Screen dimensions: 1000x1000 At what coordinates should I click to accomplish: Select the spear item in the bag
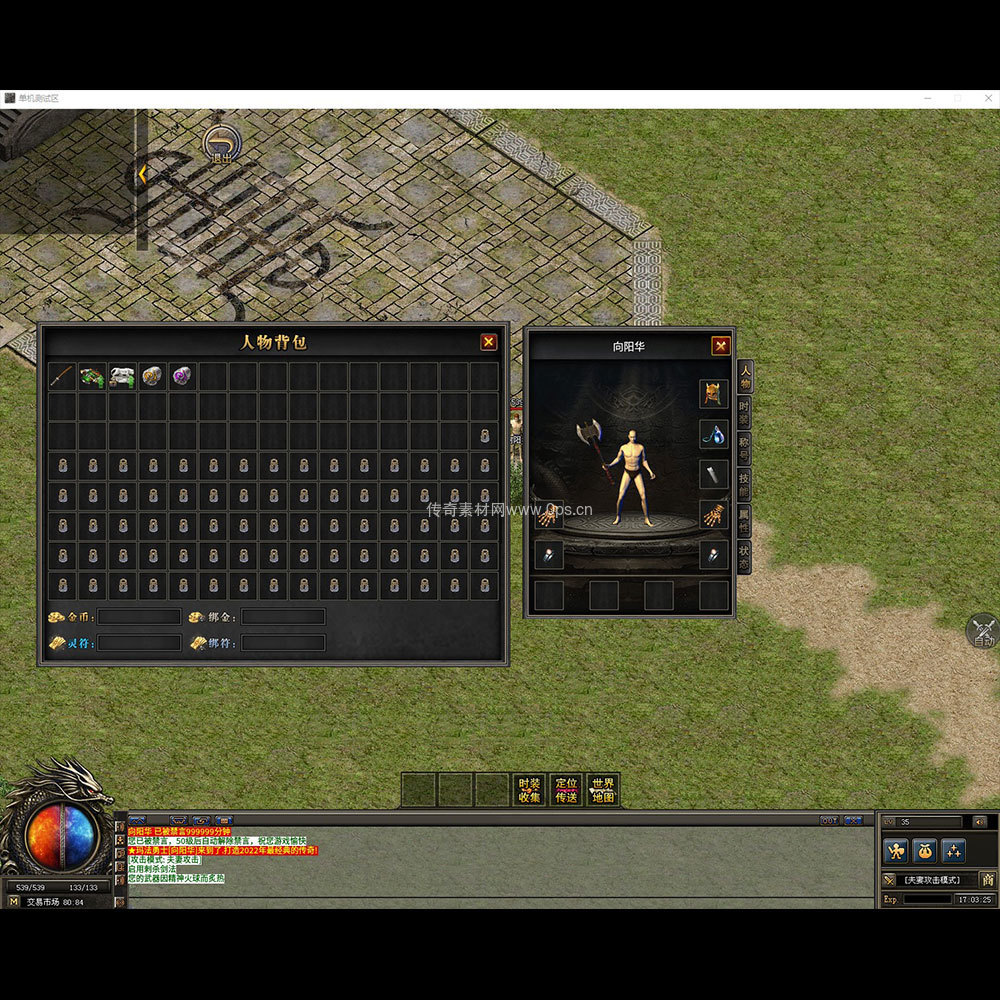click(x=62, y=376)
